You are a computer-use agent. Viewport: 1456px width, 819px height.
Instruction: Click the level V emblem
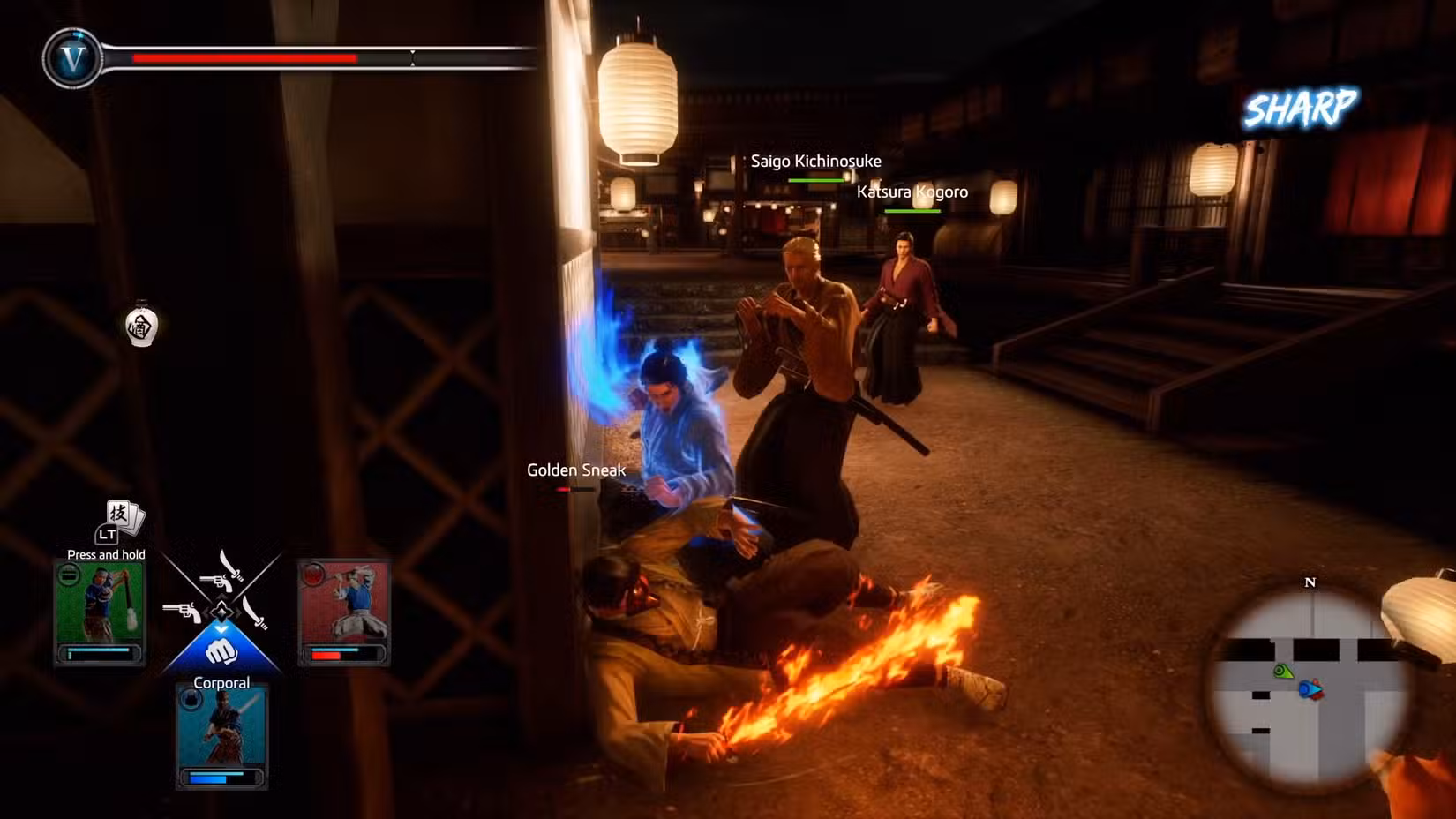pos(72,59)
